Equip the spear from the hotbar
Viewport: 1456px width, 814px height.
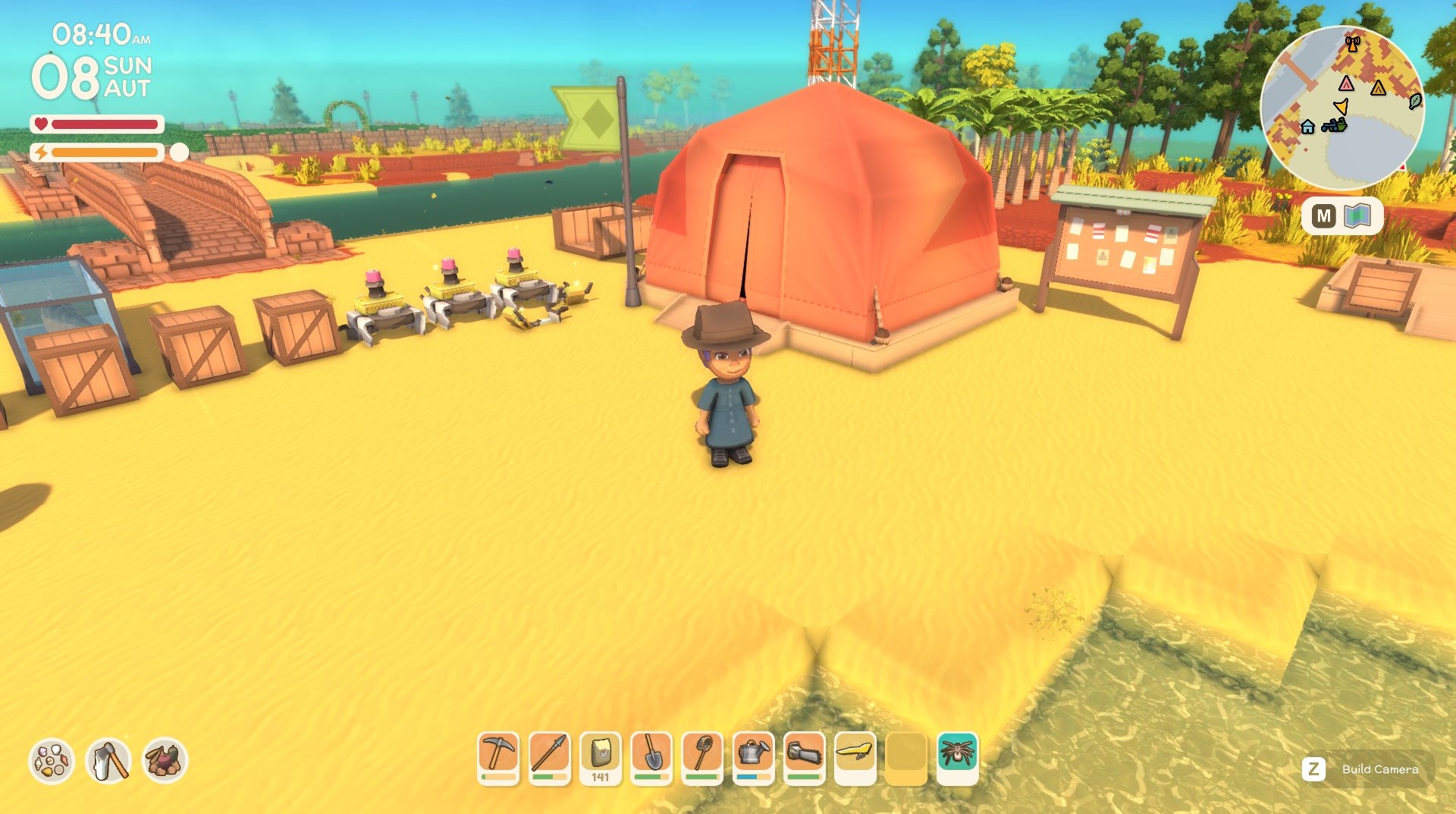549,756
